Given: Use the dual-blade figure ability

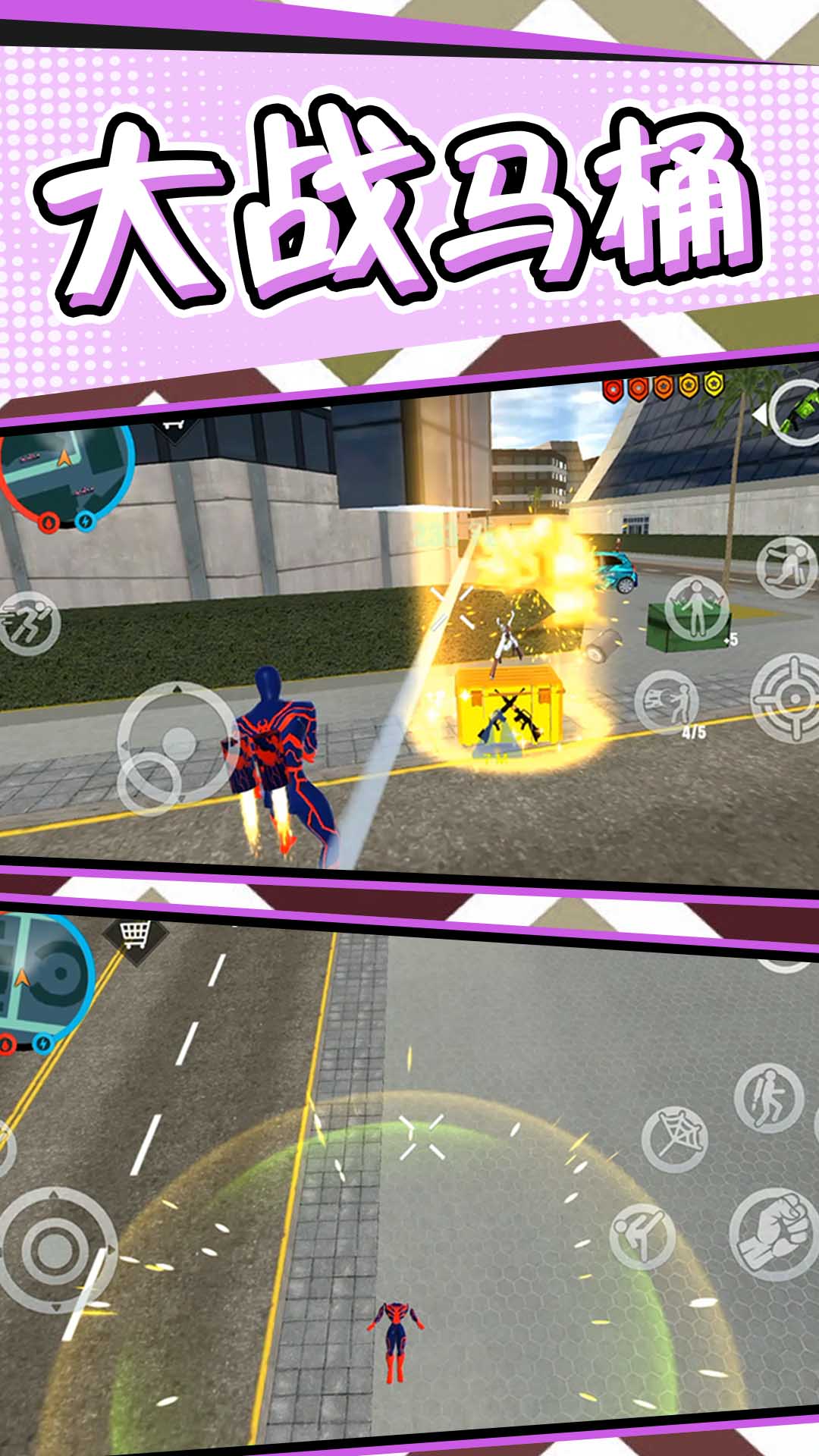Looking at the screenshot, I should 695,607.
